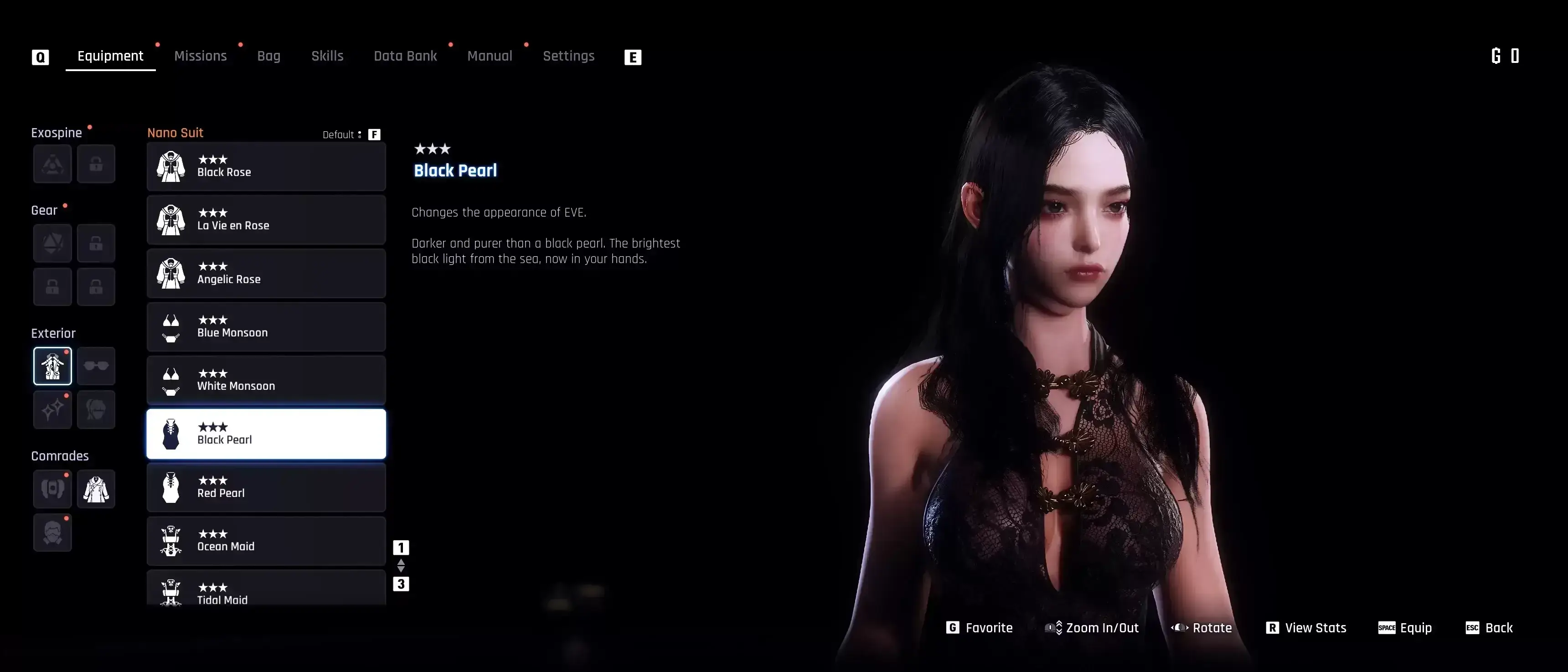Select the Black Rose nano suit
The image size is (1568, 672).
pos(266,166)
